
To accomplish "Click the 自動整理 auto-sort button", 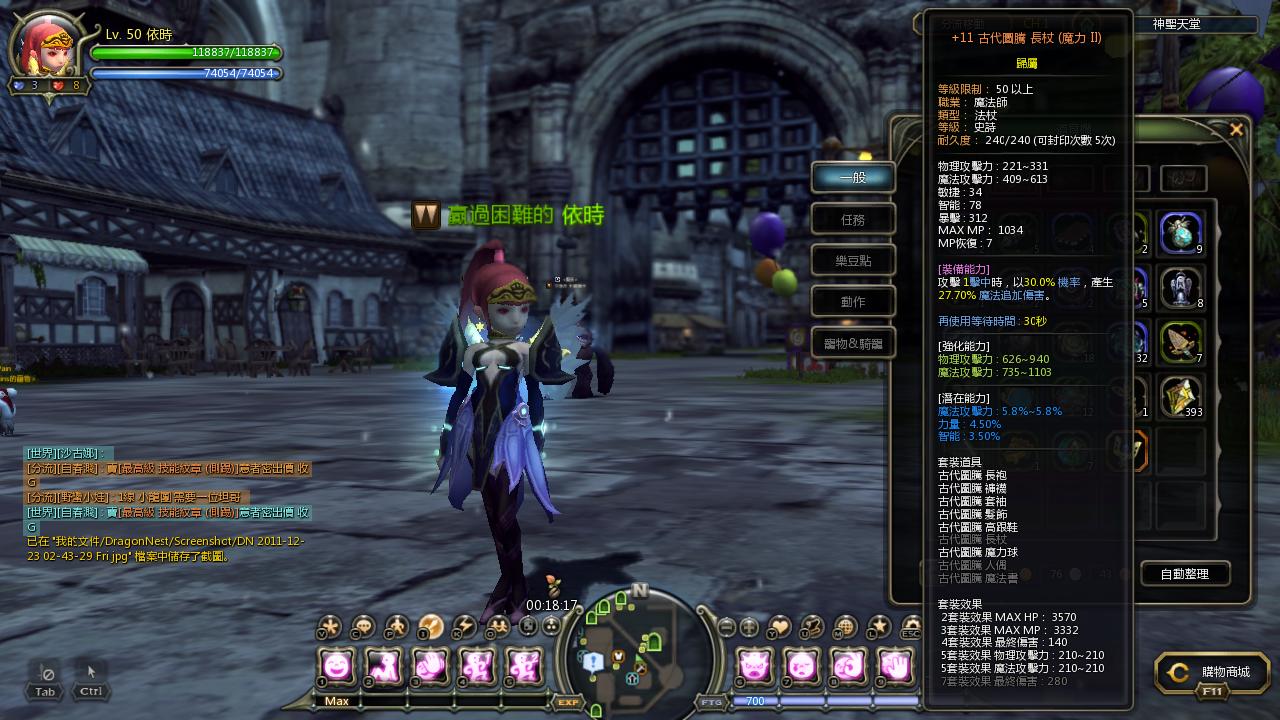I will click(x=1185, y=573).
